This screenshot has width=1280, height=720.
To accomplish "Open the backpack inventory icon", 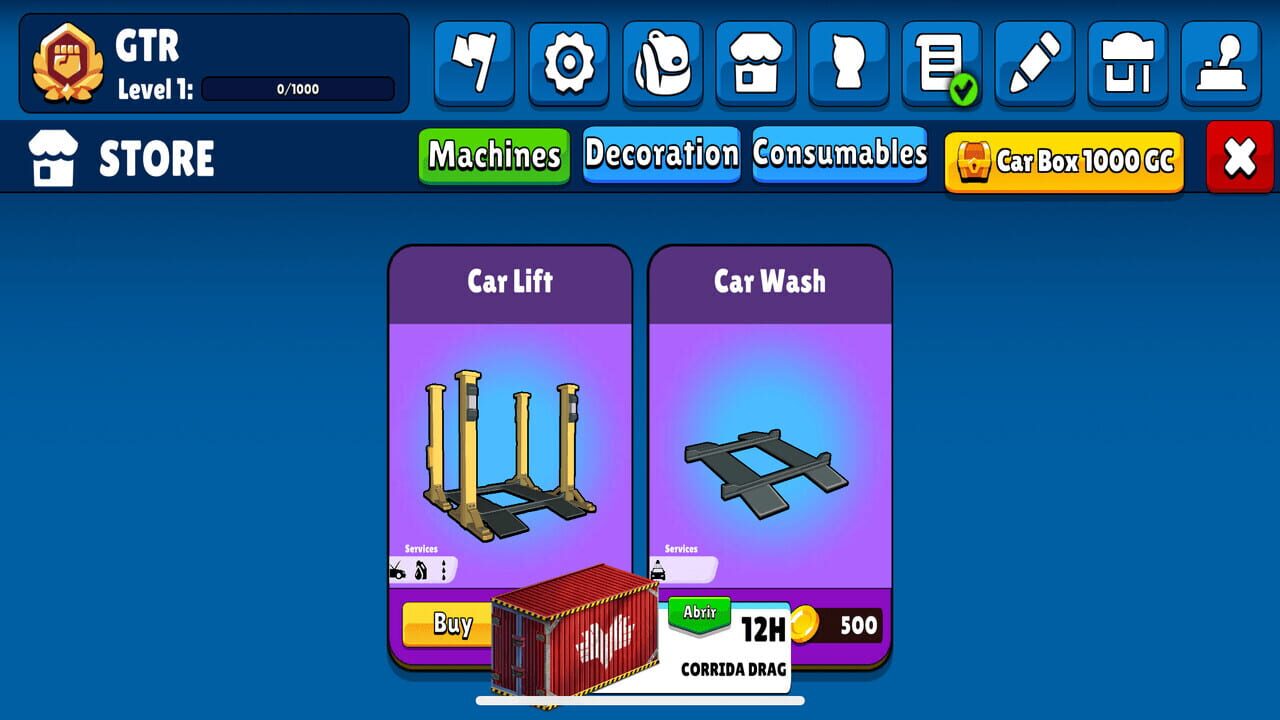I will click(x=662, y=62).
